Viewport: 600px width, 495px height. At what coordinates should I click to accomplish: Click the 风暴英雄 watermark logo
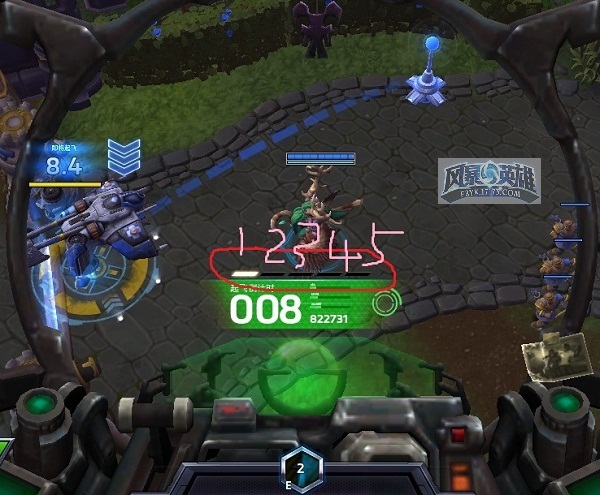489,184
